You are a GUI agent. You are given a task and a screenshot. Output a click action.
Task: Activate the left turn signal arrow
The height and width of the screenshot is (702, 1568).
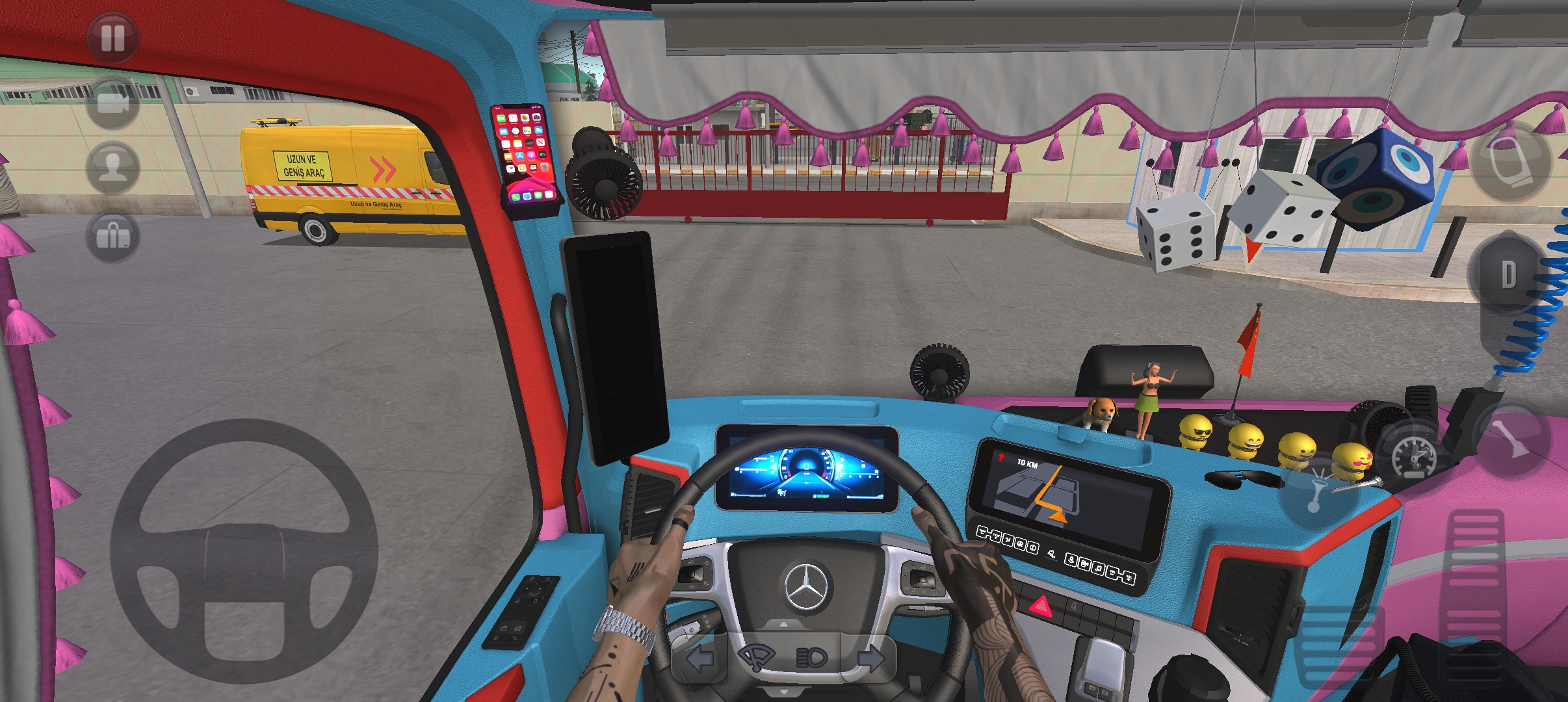699,658
